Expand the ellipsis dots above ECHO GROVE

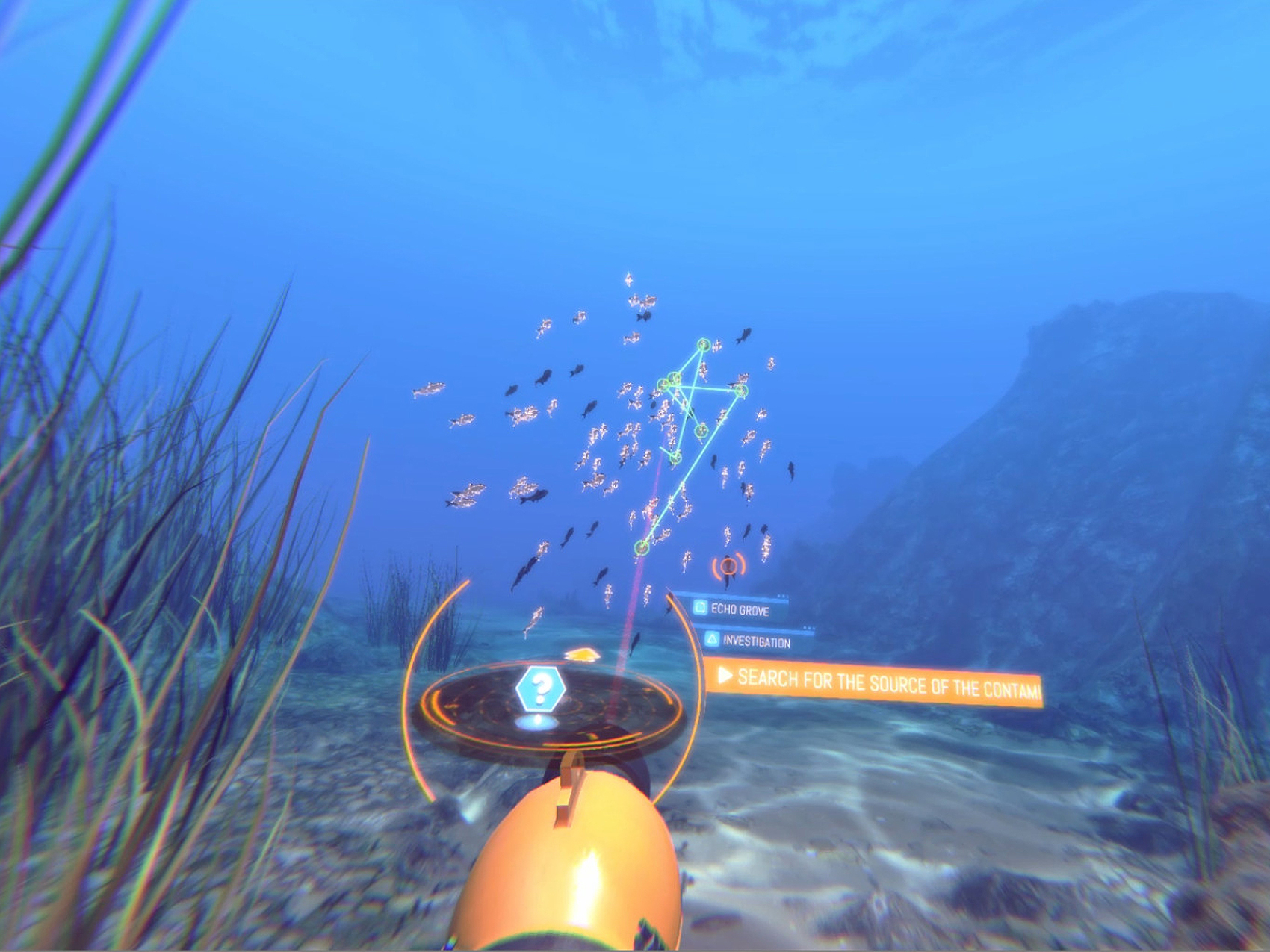pos(782,594)
